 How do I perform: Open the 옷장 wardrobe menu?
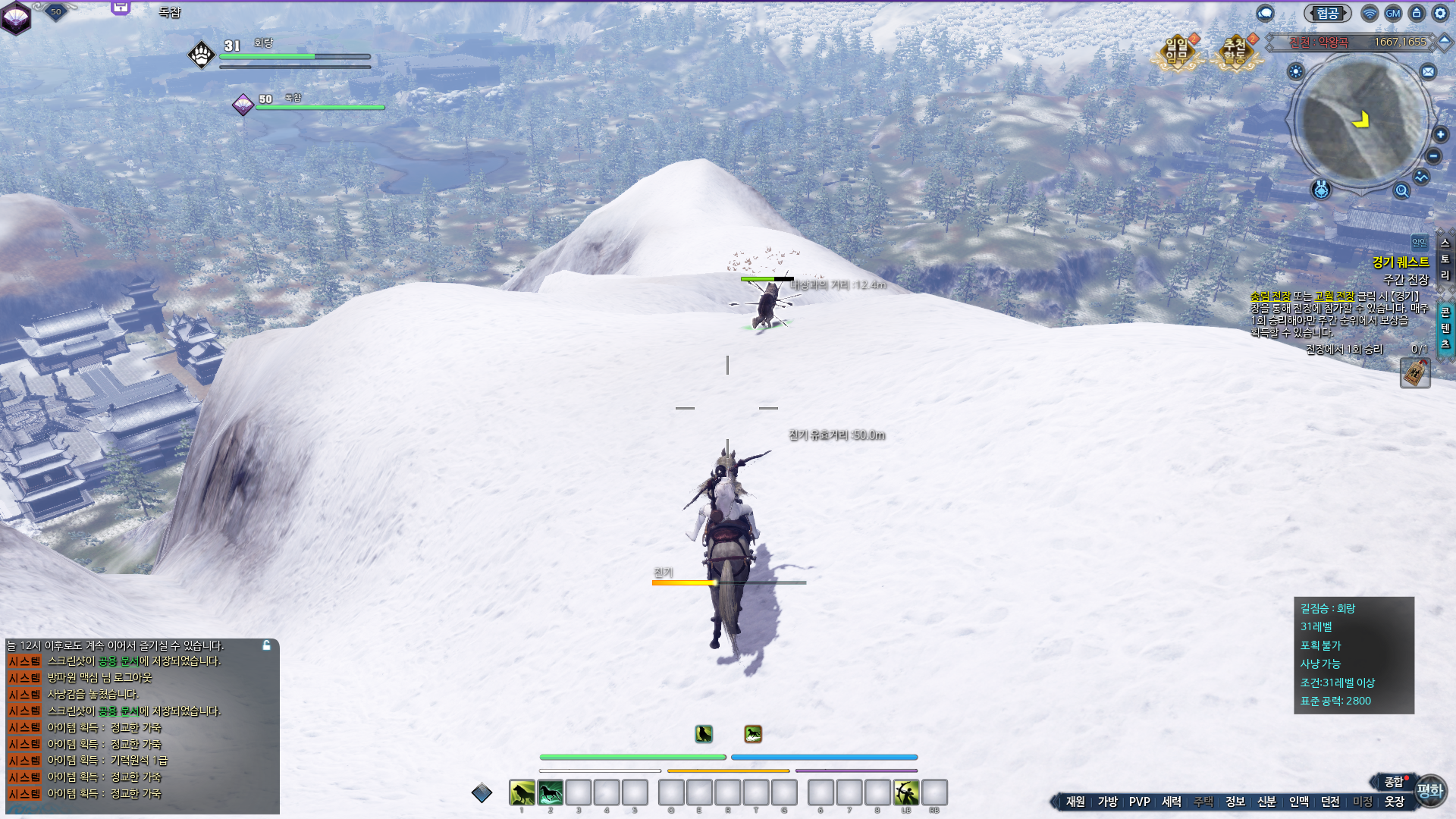(1395, 802)
